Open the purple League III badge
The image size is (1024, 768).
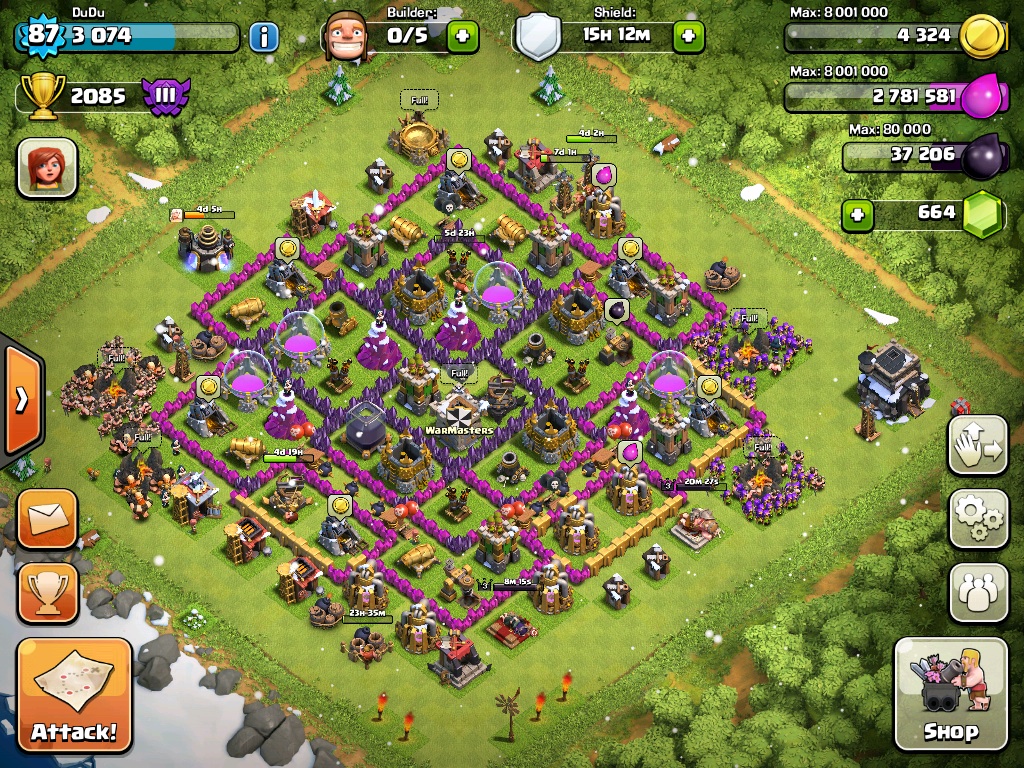165,96
